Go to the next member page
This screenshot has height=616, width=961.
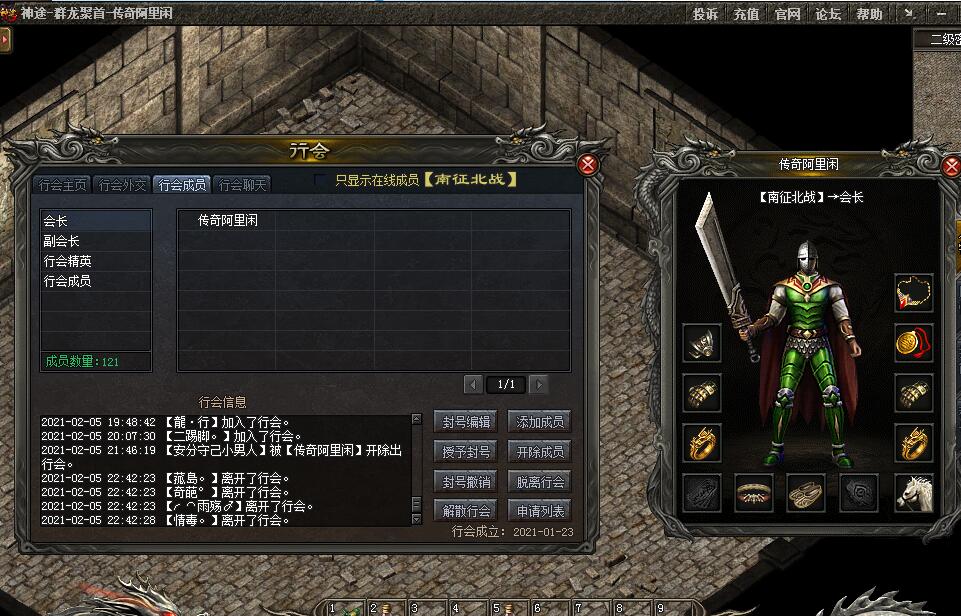(538, 384)
